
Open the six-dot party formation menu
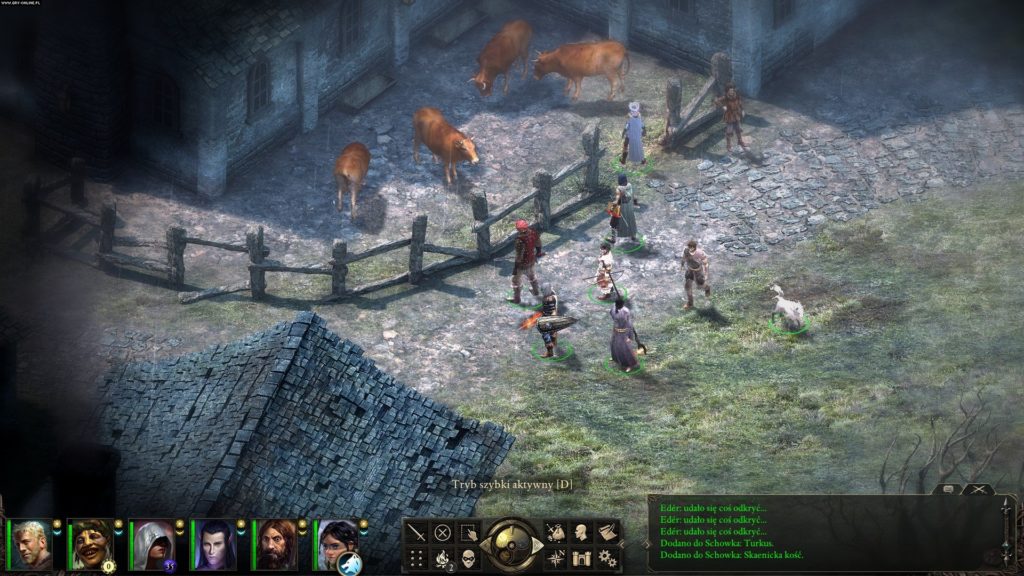416,558
